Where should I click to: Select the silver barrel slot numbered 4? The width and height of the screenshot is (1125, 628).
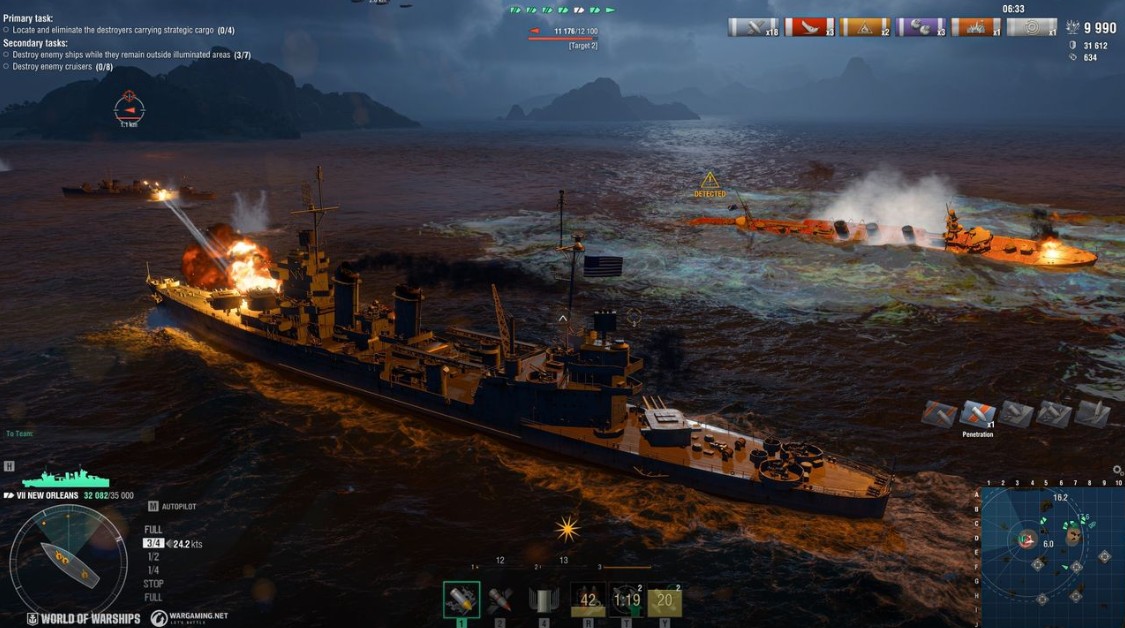pyautogui.click(x=542, y=600)
